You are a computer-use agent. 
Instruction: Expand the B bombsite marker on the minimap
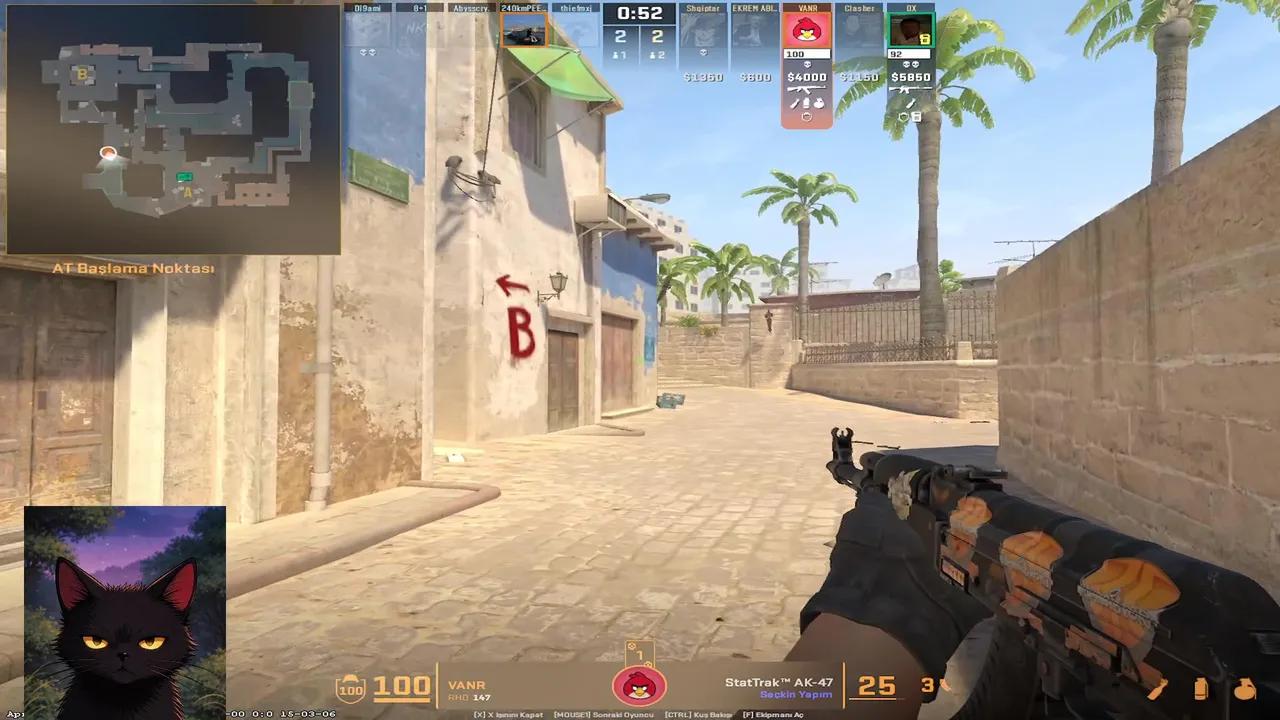tap(84, 75)
